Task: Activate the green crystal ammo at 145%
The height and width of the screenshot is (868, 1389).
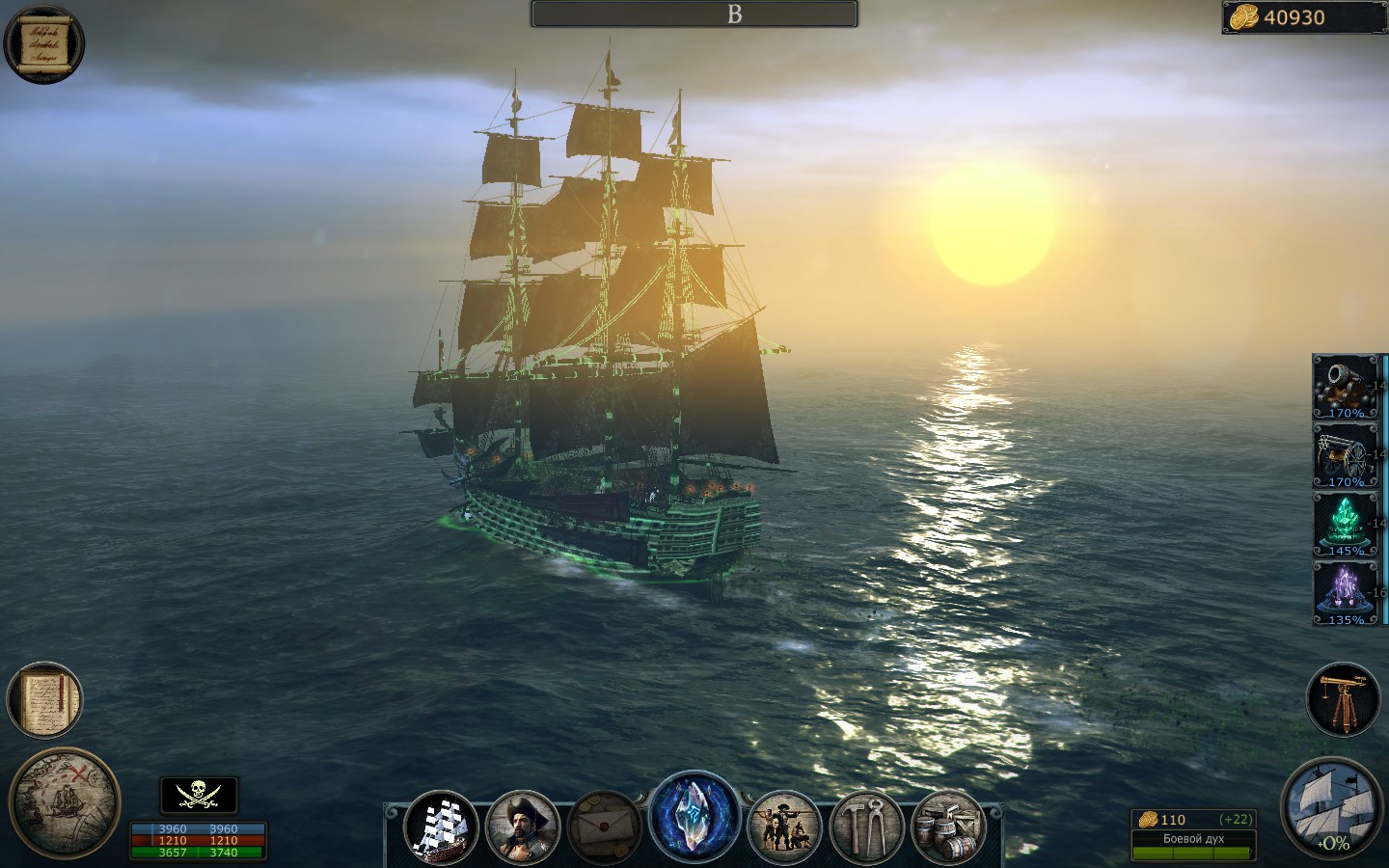Action: [x=1344, y=523]
